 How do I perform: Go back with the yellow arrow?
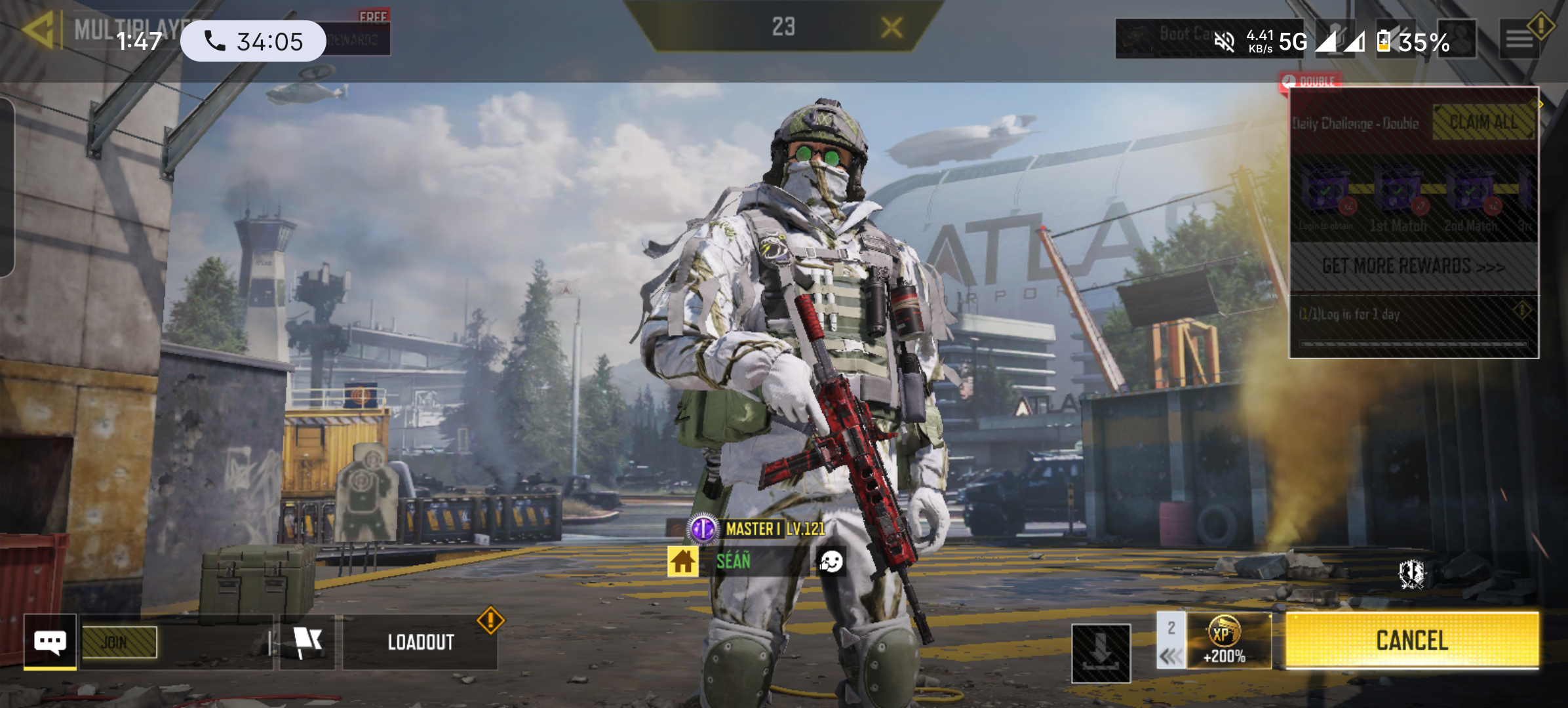point(37,30)
